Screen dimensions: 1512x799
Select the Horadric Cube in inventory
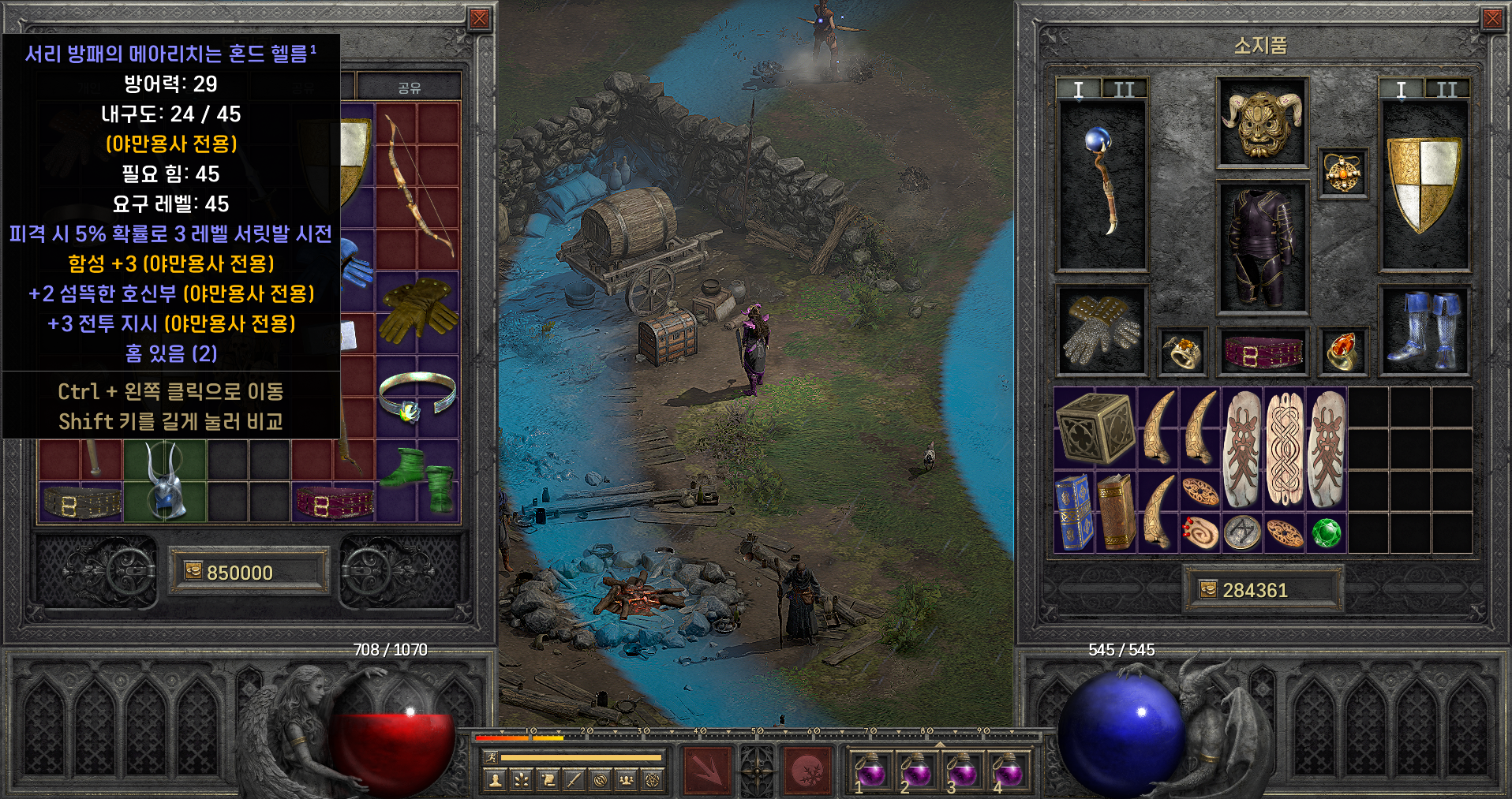click(x=1095, y=428)
